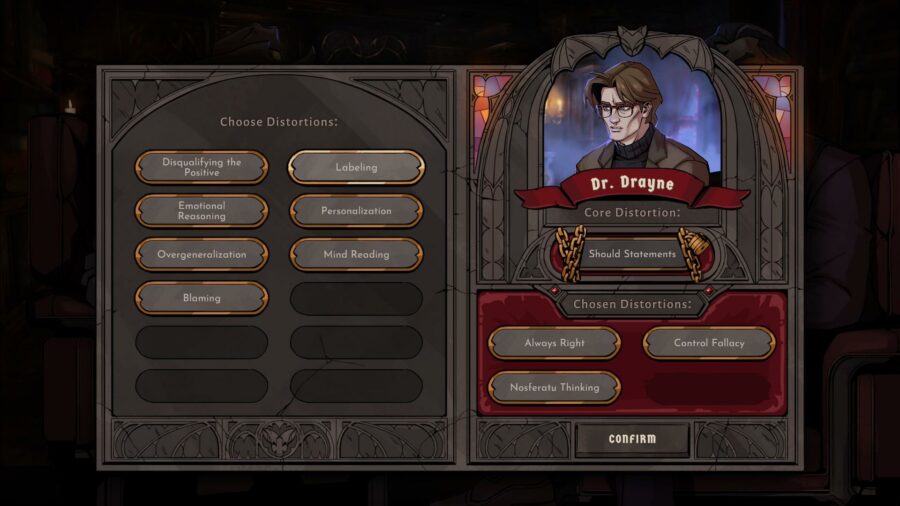Choose the Disqualifying the Positive distortion

201,167
